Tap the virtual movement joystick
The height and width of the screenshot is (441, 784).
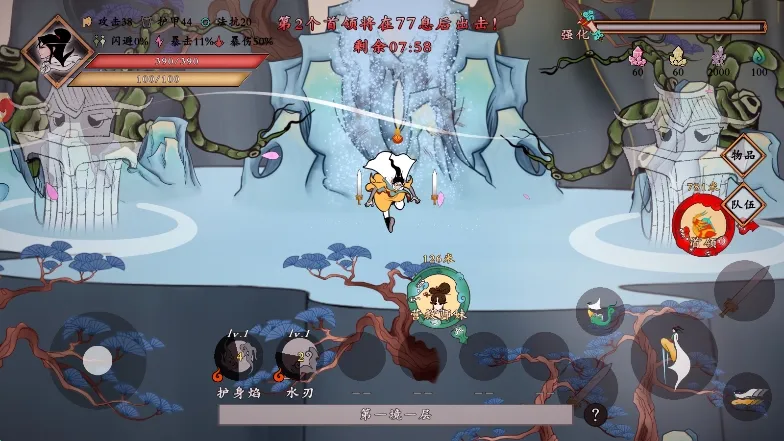[x=97, y=360]
